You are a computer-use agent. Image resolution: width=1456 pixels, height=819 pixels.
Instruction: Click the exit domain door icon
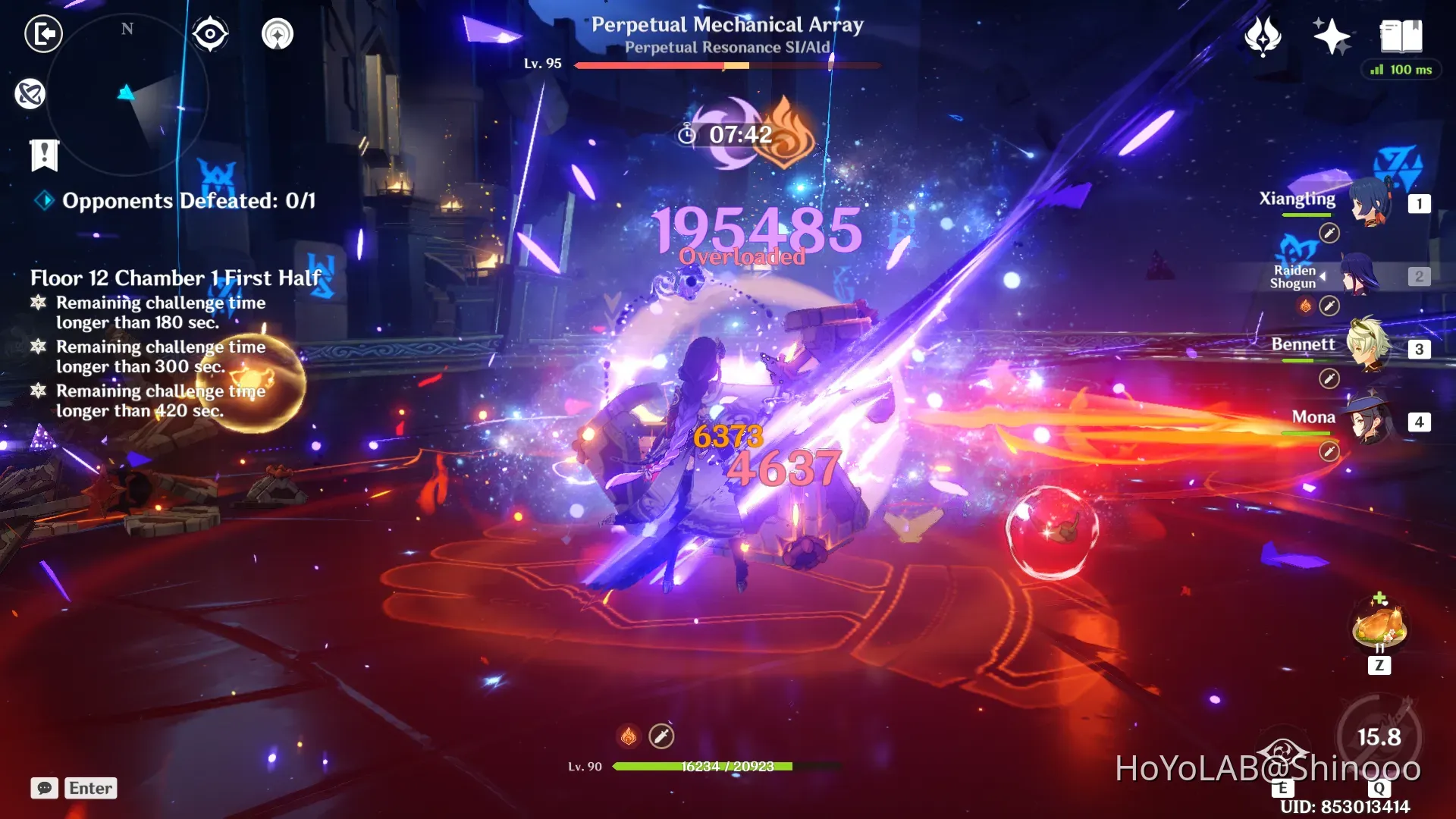[x=43, y=34]
